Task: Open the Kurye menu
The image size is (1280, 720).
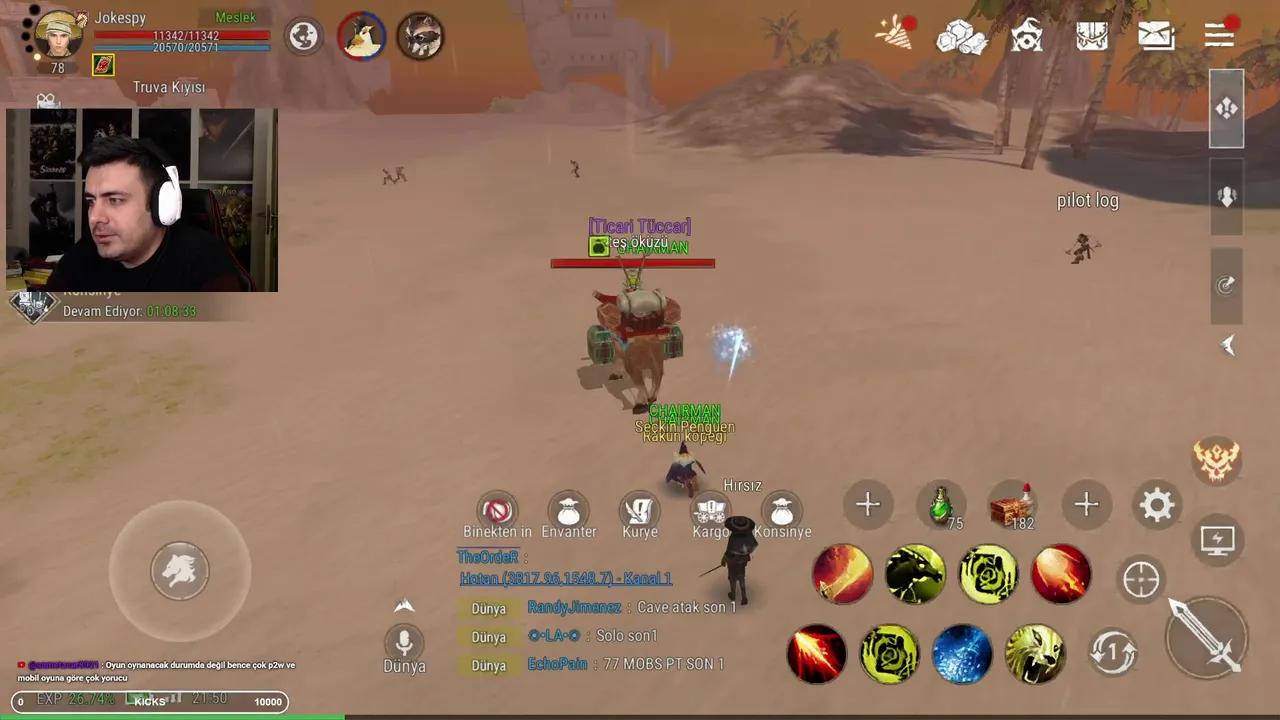Action: (640, 510)
